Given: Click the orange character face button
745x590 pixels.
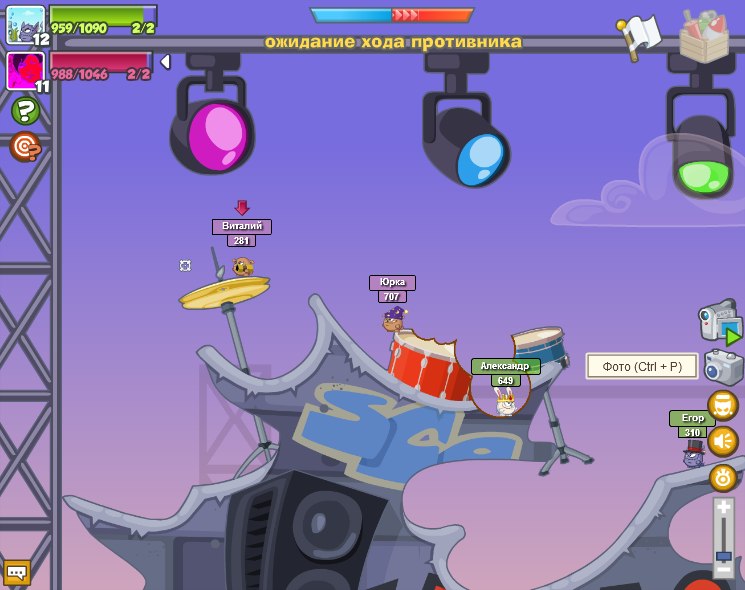Looking at the screenshot, I should 723,405.
